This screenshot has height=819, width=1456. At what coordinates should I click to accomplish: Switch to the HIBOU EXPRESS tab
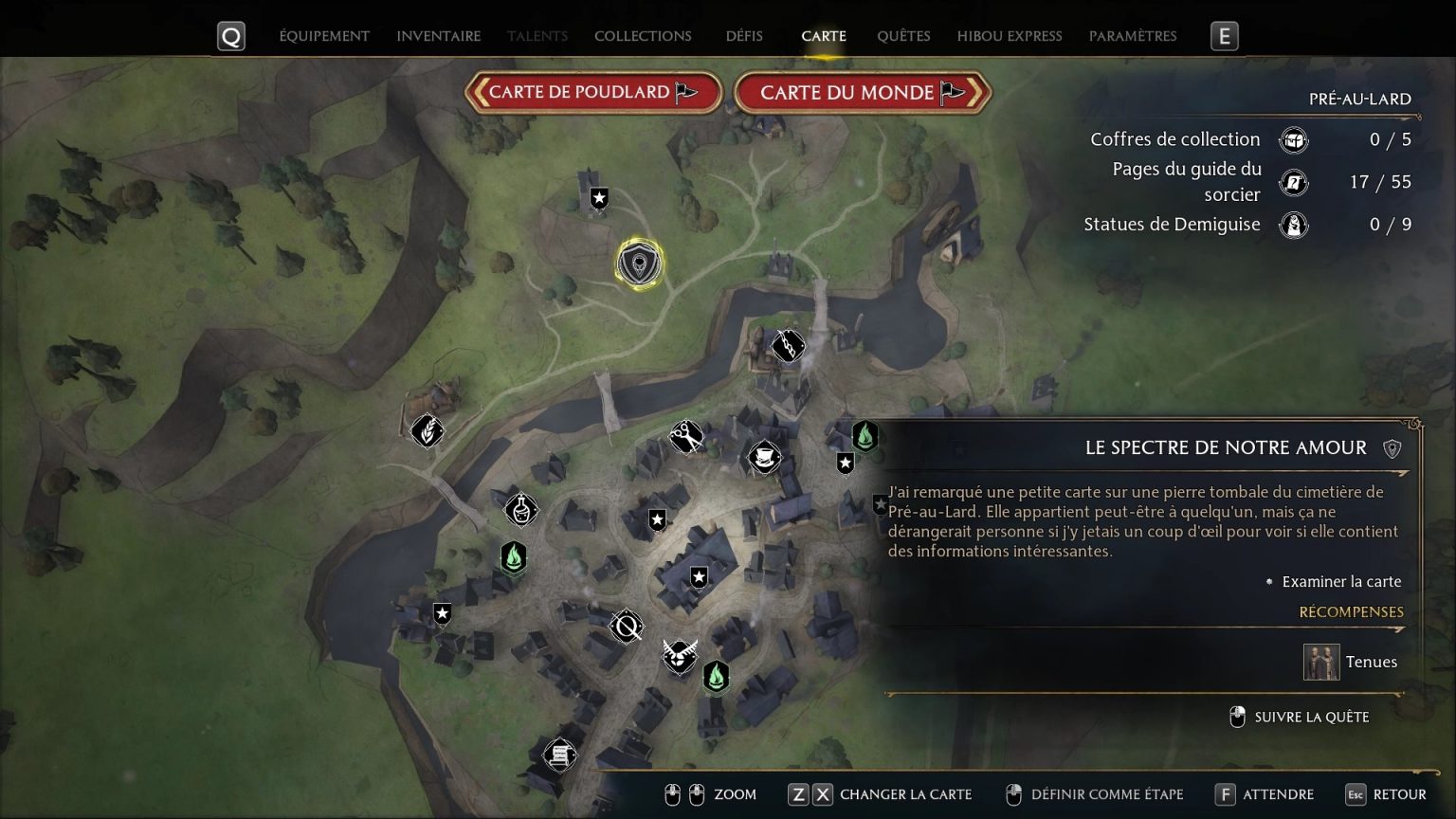pyautogui.click(x=1009, y=36)
